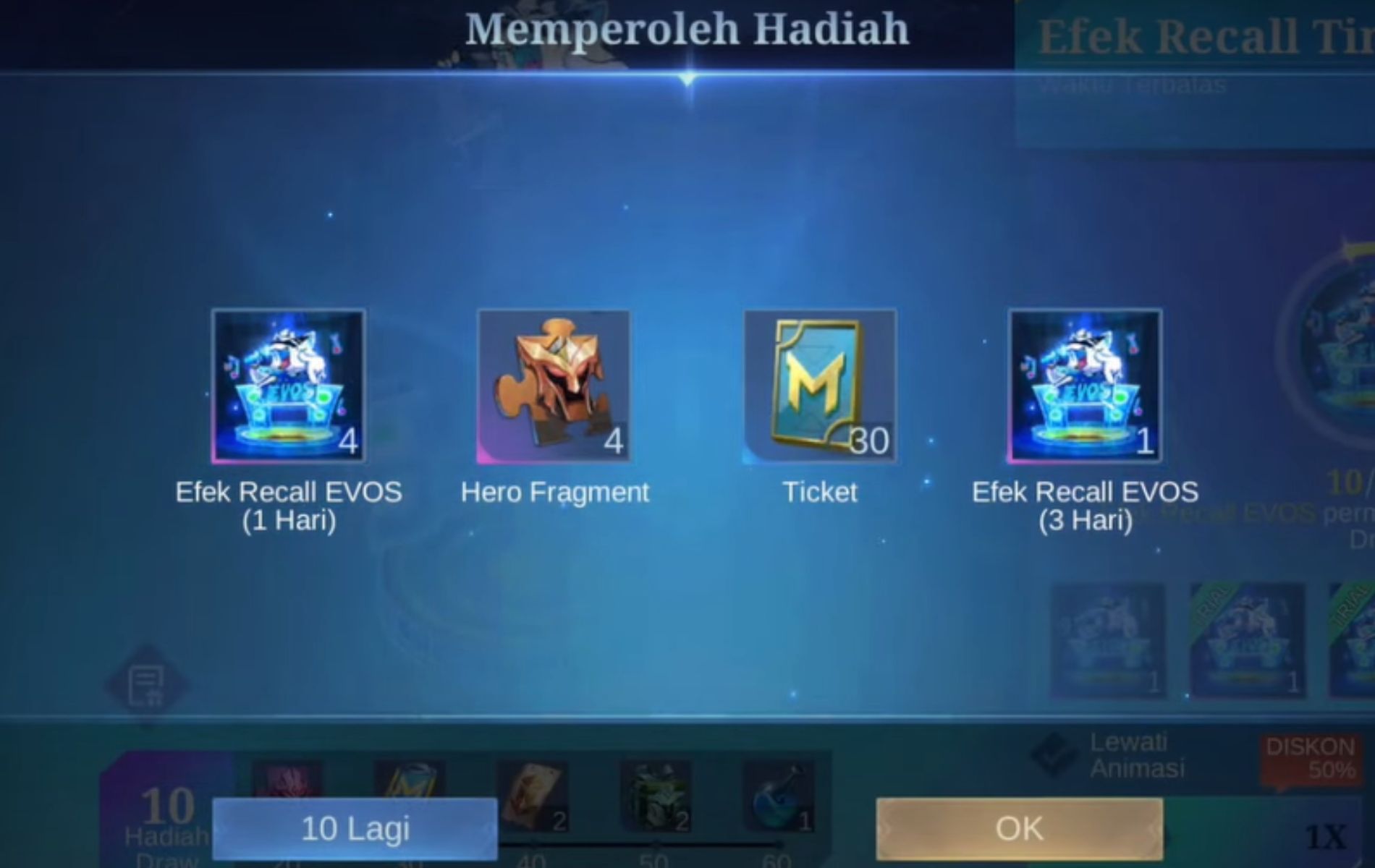
Task: Click the 10 Lagi draw button
Action: (x=355, y=828)
